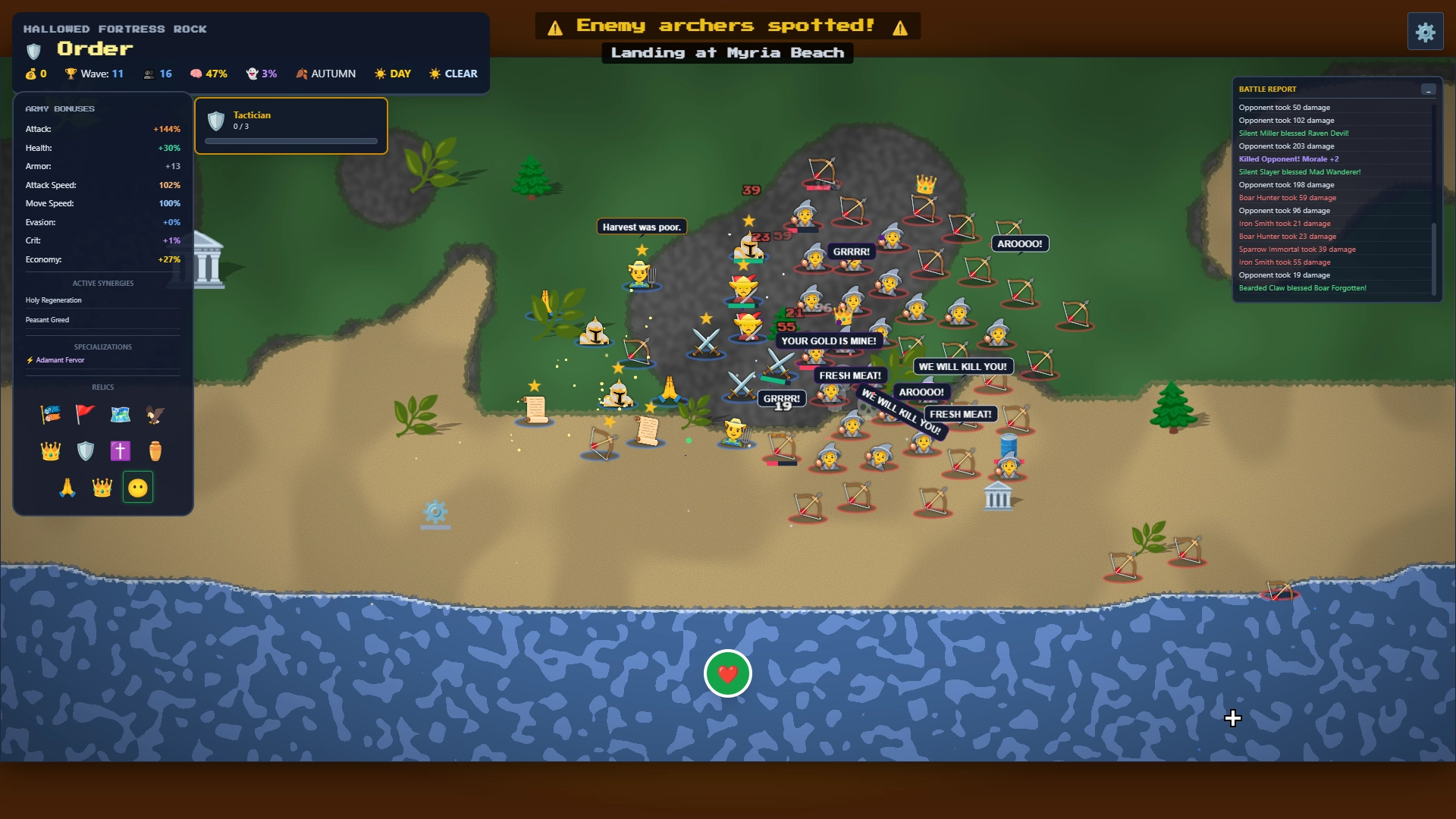This screenshot has height=819, width=1456.
Task: Select the crown relic in the second row
Action: point(50,450)
